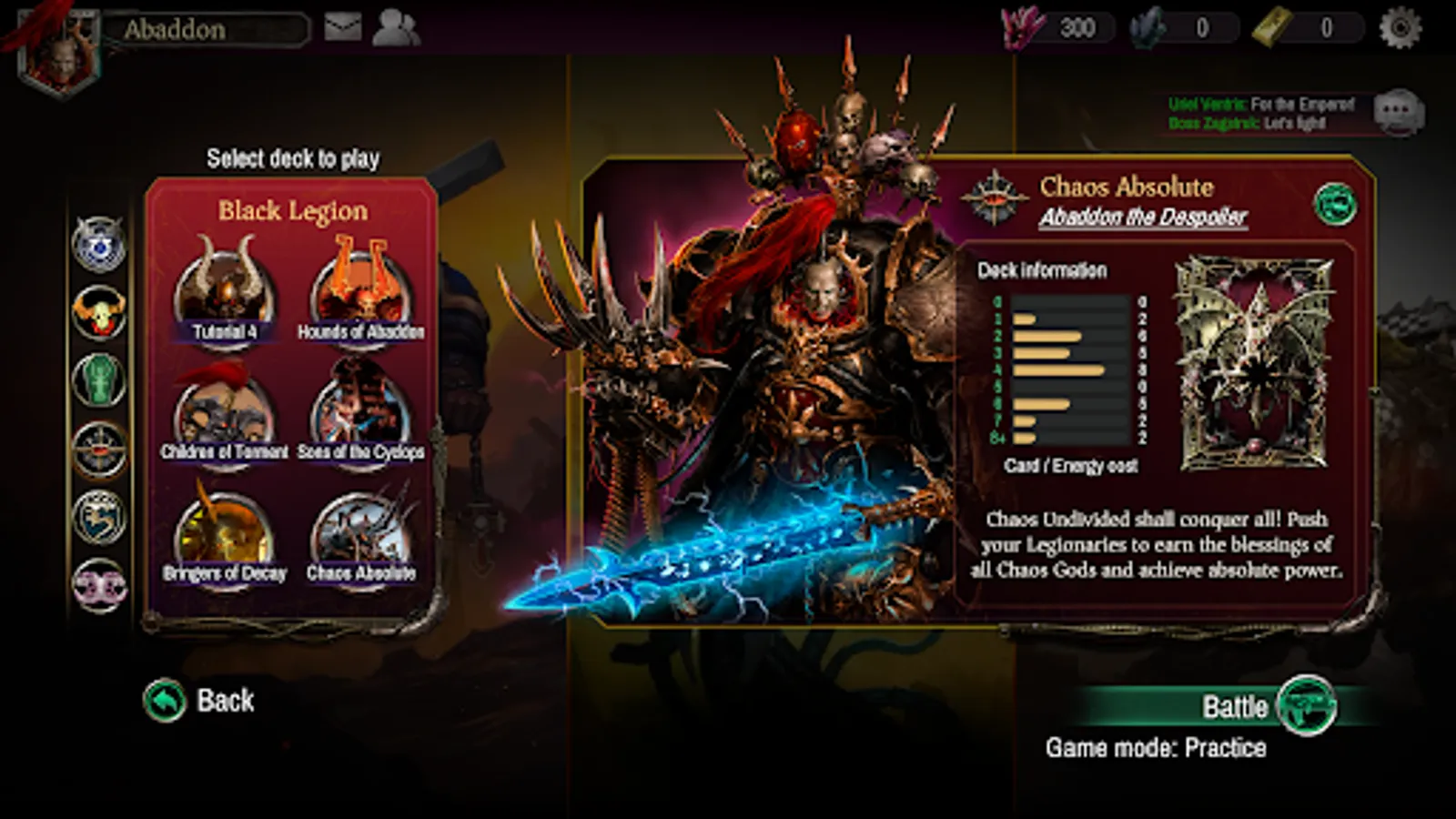
Task: Expand the Abaddon the Despoiler details
Action: click(x=1142, y=217)
